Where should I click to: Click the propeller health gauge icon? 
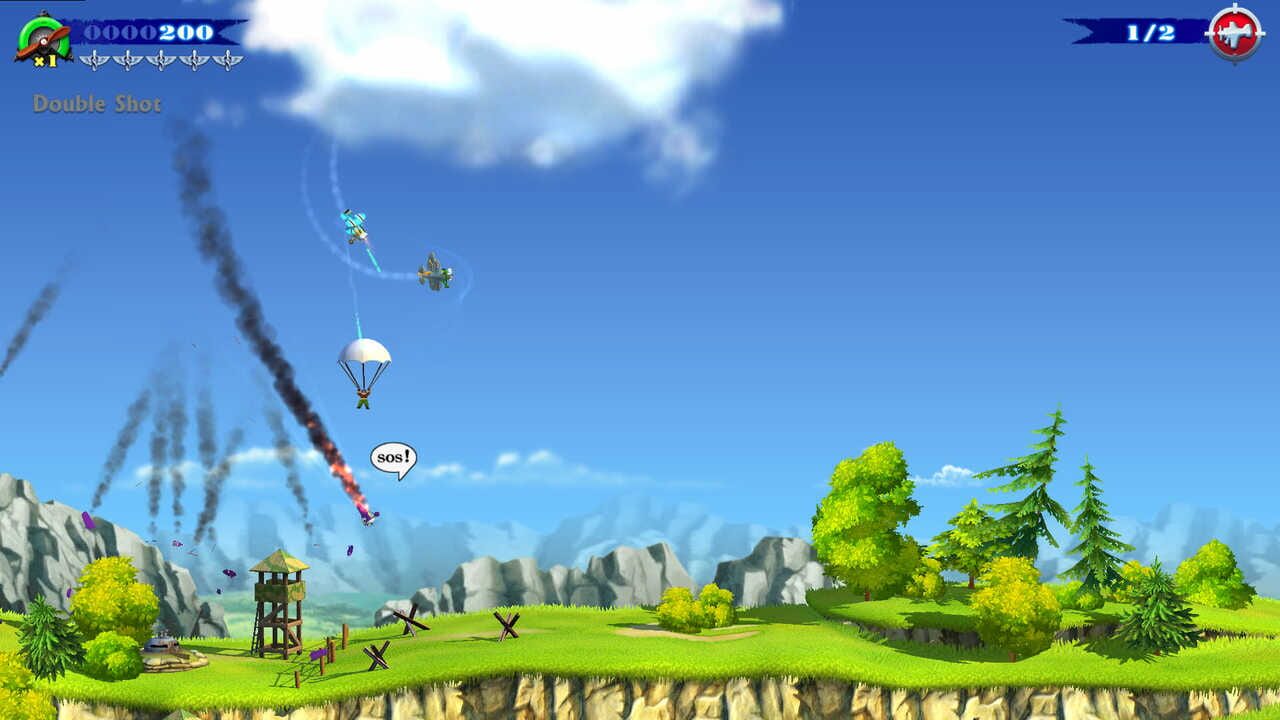pos(42,37)
